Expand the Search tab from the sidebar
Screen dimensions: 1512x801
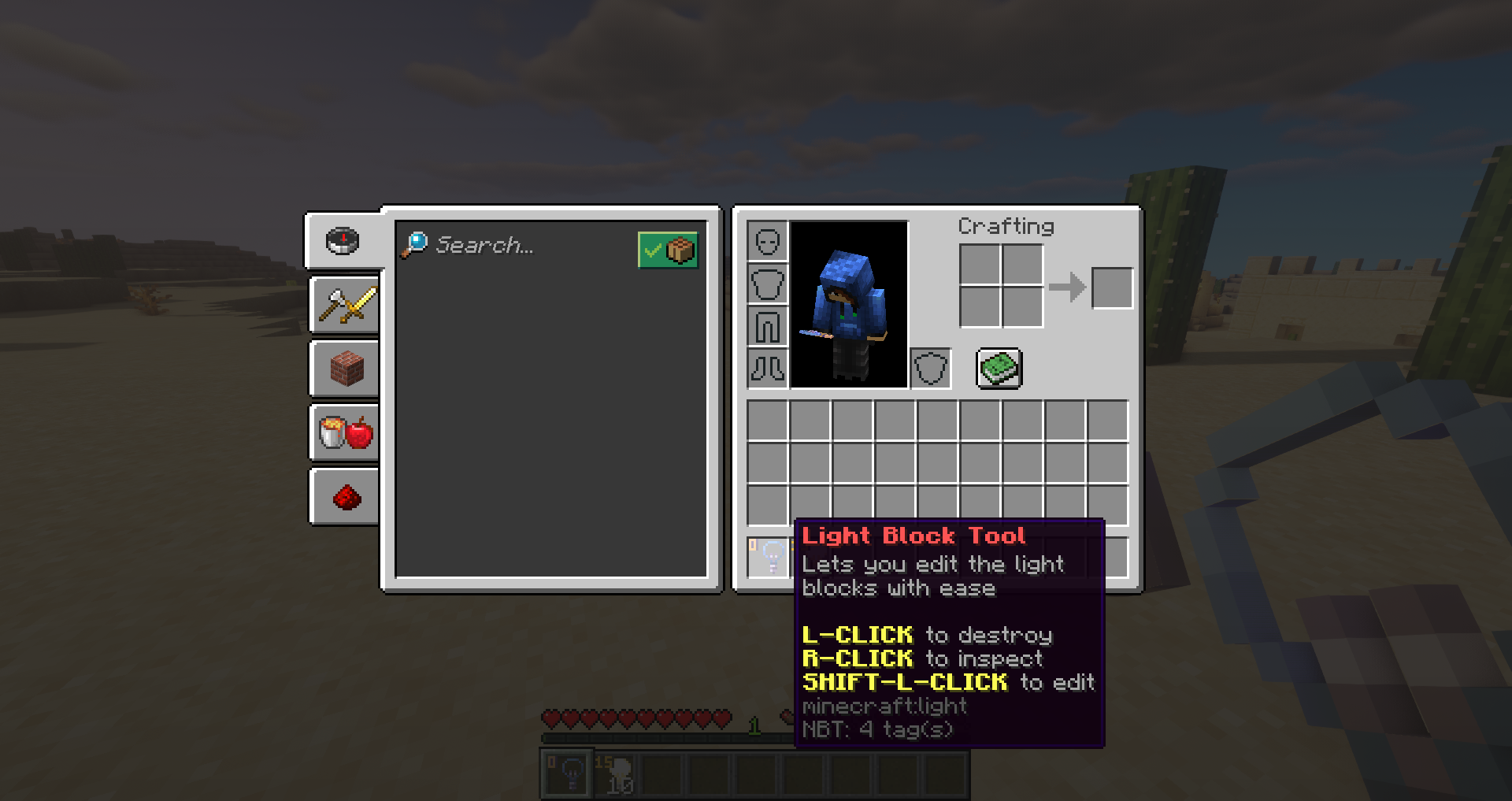point(343,242)
